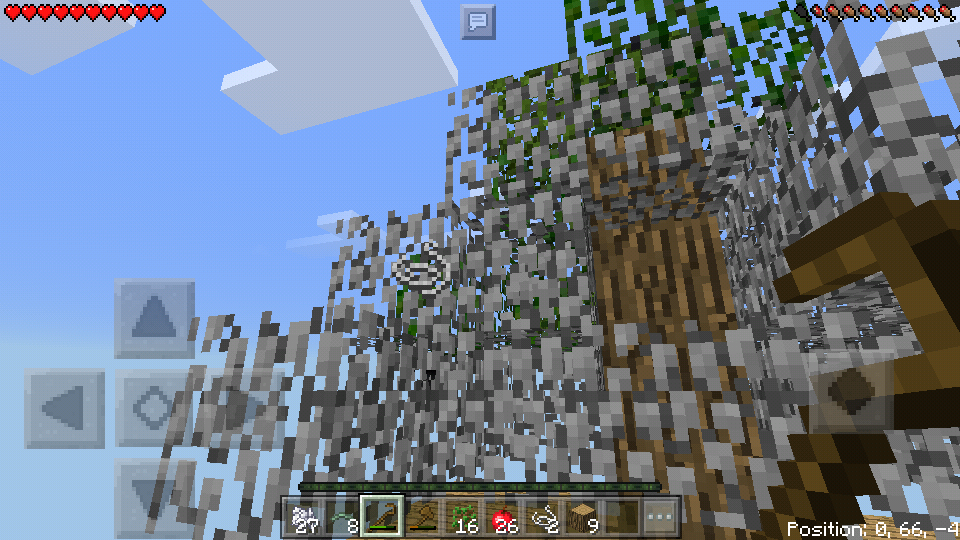
Task: Open the chat button at the top
Action: point(478,21)
